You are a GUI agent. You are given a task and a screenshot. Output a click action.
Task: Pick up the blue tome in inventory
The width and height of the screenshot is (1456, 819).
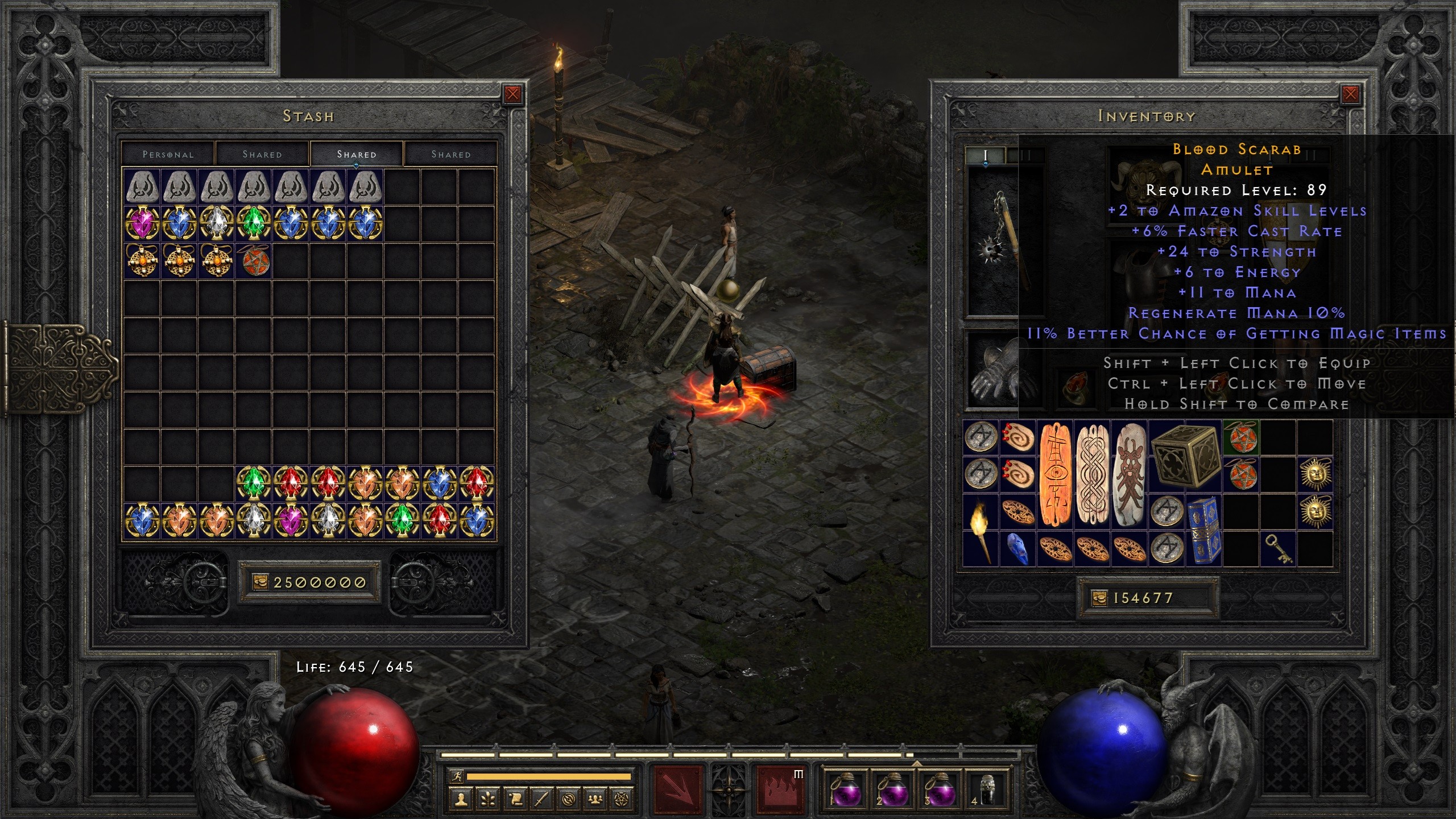pos(1203,530)
